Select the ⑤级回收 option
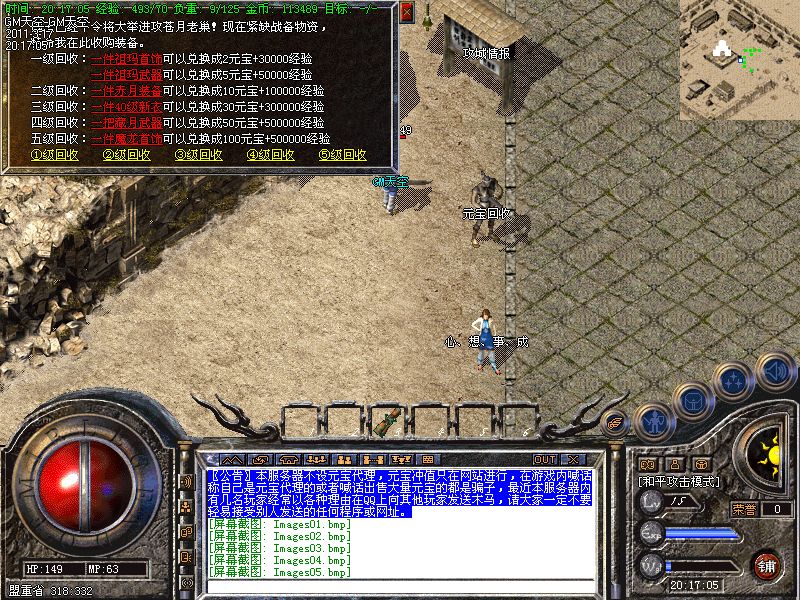This screenshot has height=600, width=800. 342,155
